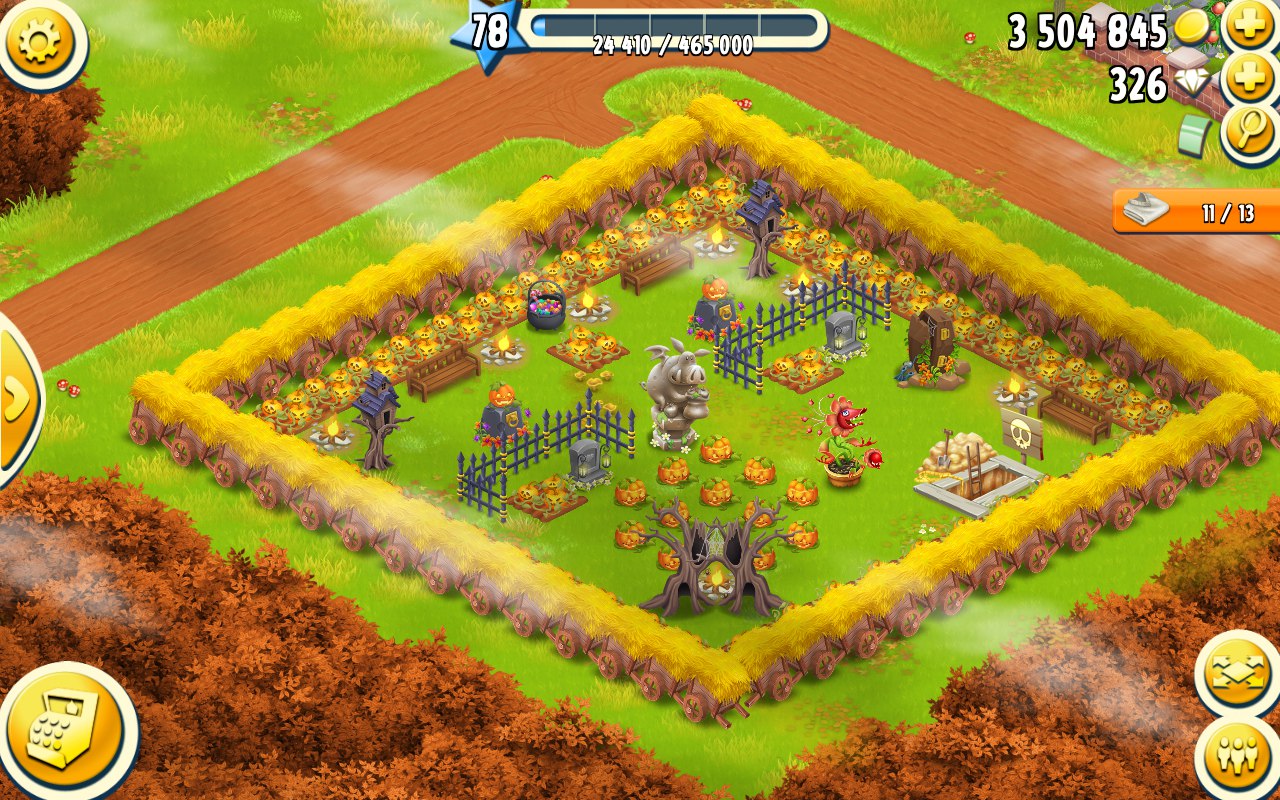Open the settings gear menu

pos(39,40)
